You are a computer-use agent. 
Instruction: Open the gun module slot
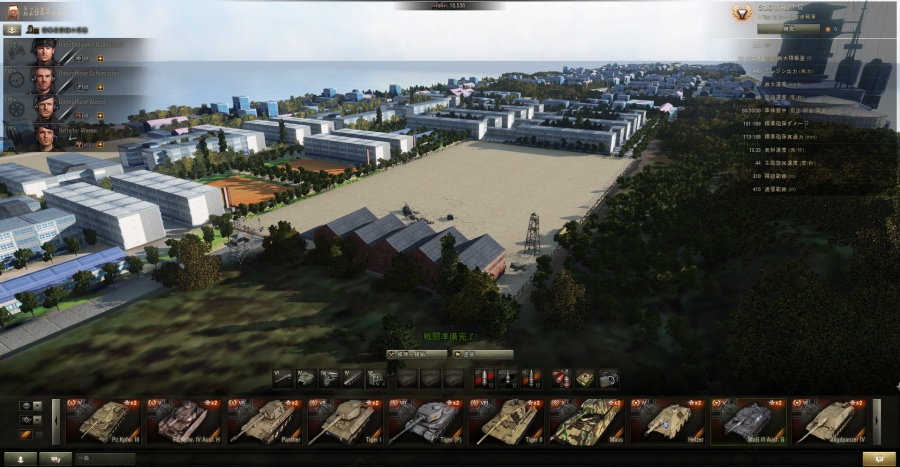click(x=283, y=378)
